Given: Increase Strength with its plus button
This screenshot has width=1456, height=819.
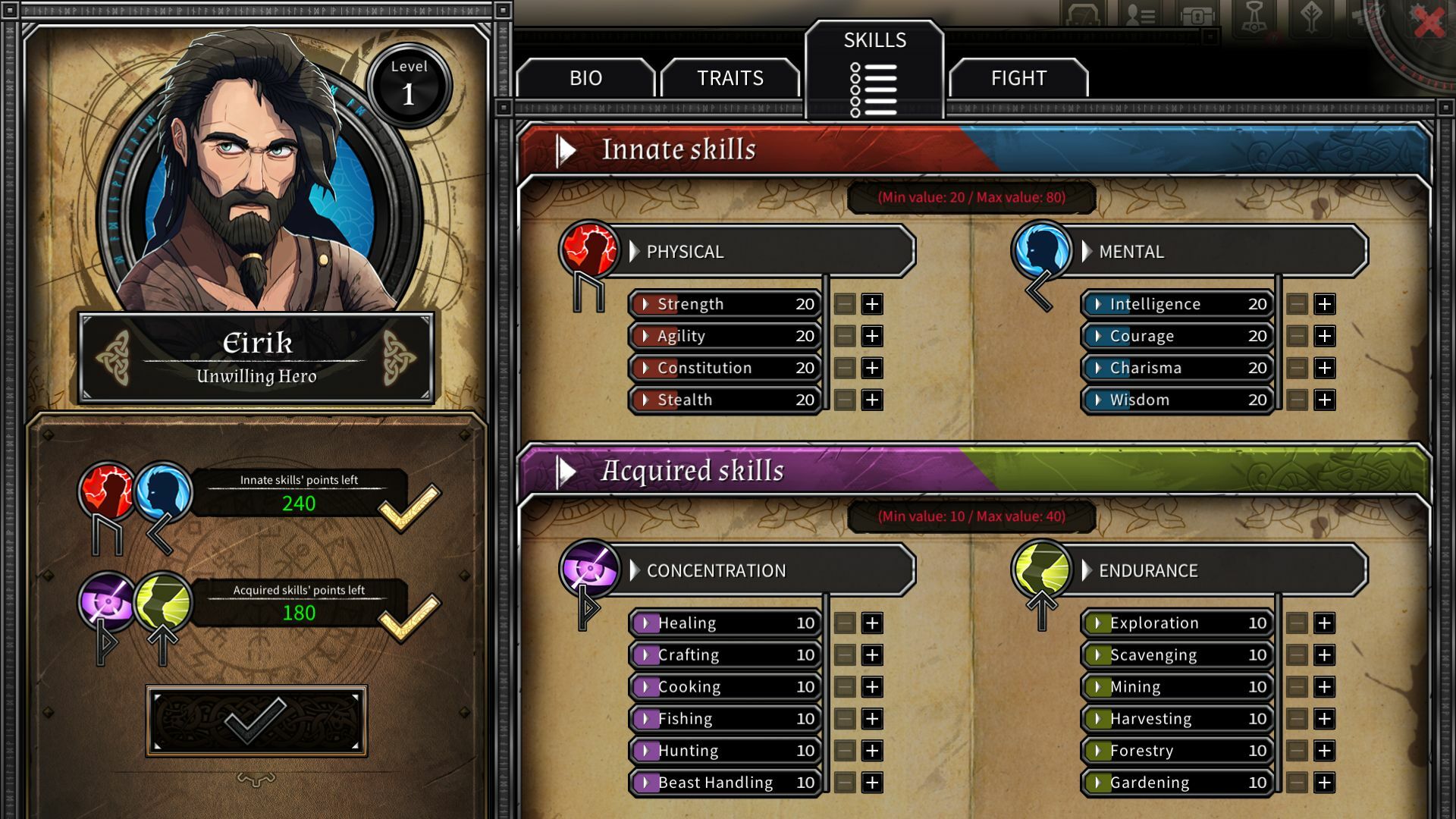Looking at the screenshot, I should click(x=871, y=303).
